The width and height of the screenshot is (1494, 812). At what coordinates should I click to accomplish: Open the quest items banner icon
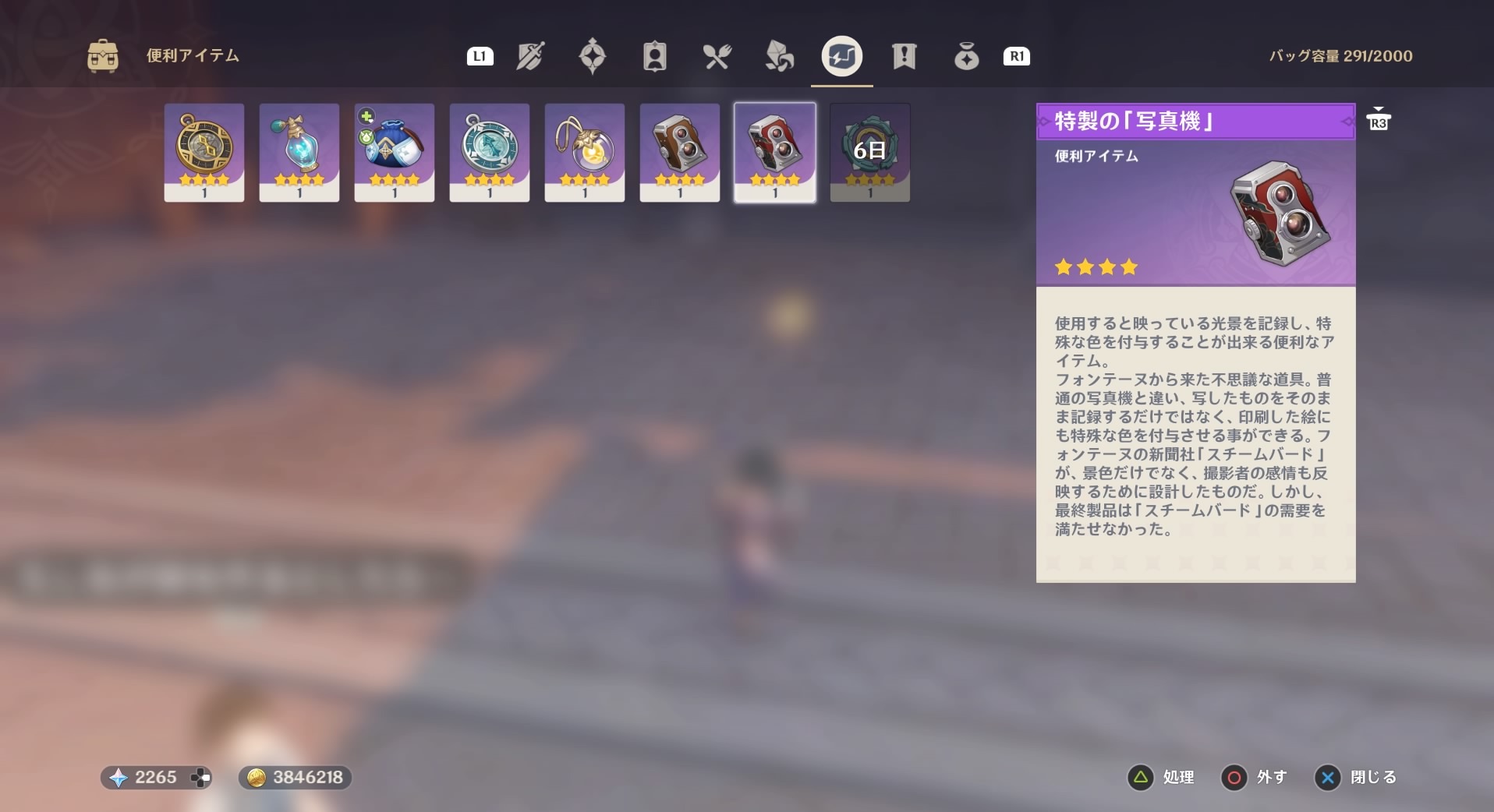pos(905,56)
